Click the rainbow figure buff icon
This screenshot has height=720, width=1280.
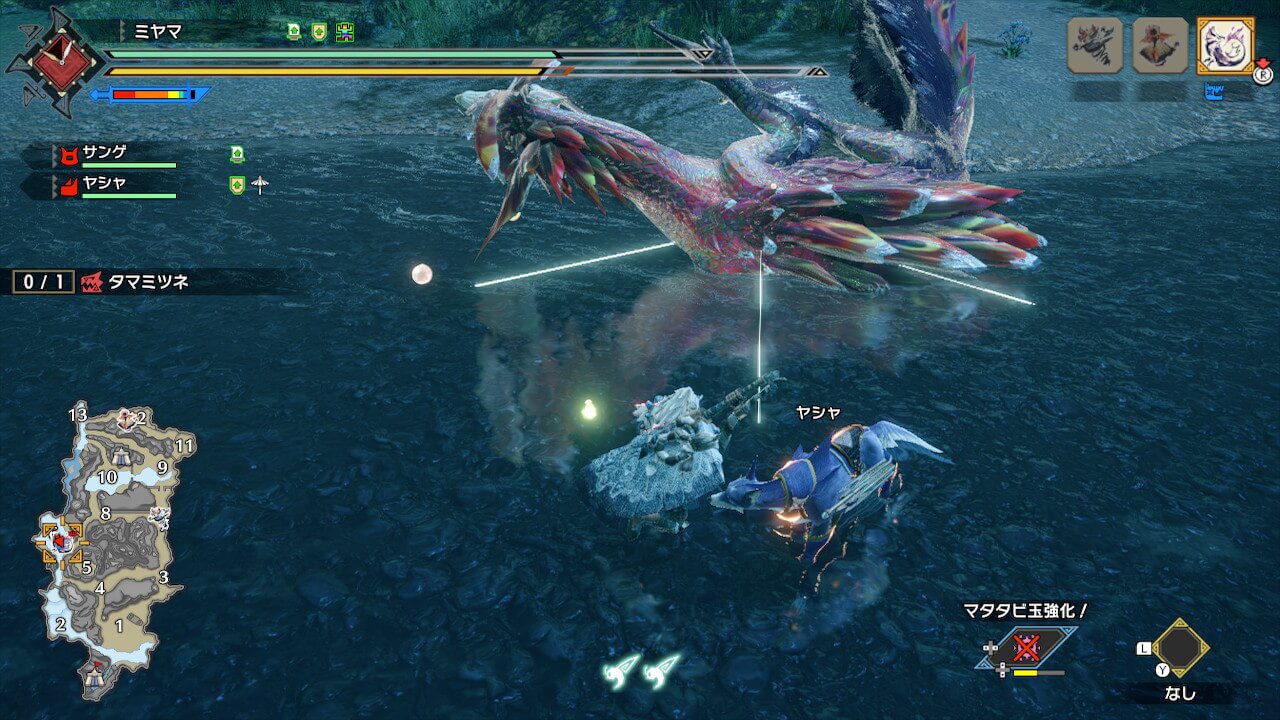point(345,31)
